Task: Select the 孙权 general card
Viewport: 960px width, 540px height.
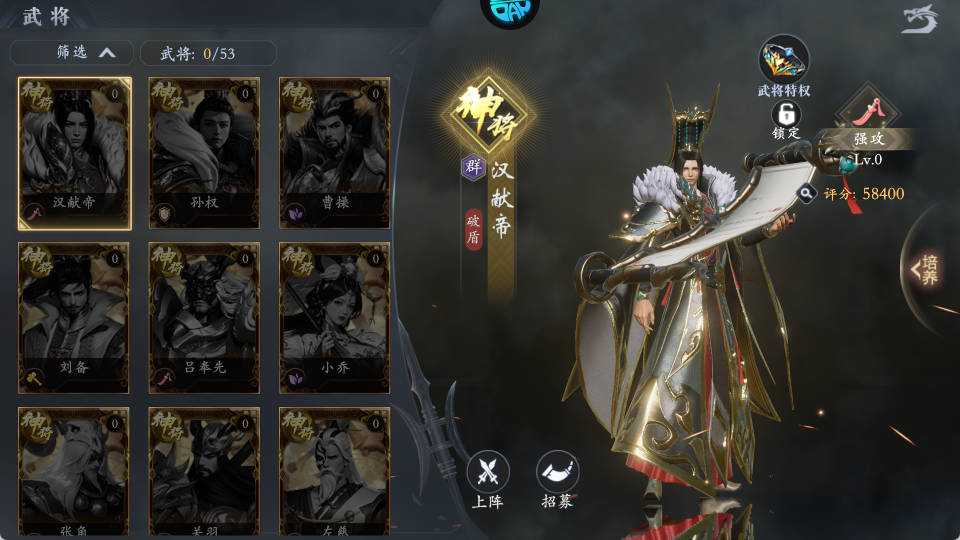Action: point(204,152)
